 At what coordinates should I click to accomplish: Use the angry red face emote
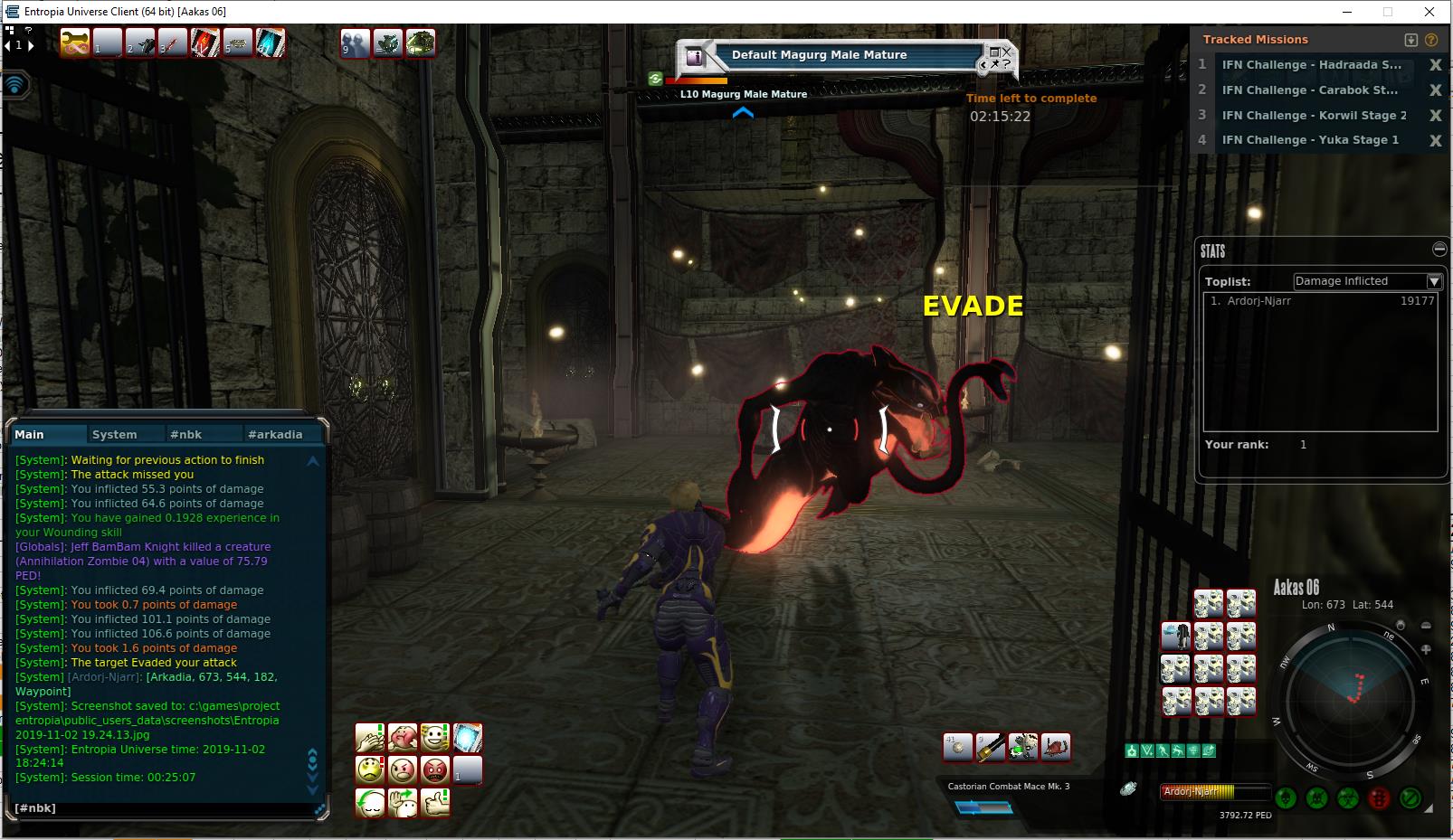435,770
